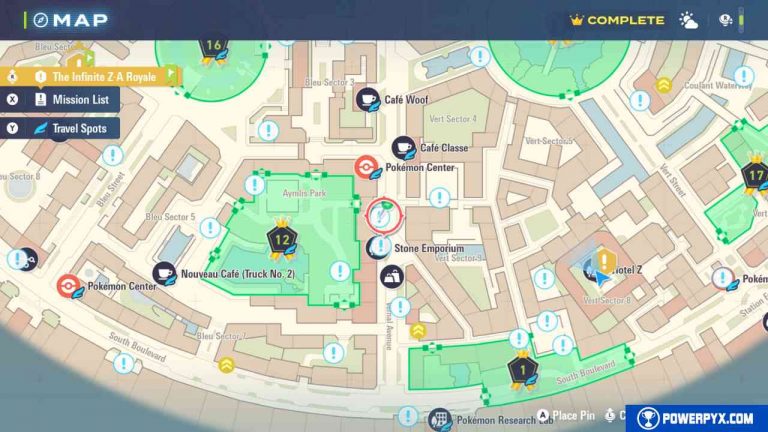Choose the battle zone 17 badge
Screen dimensions: 768x432
tap(754, 177)
